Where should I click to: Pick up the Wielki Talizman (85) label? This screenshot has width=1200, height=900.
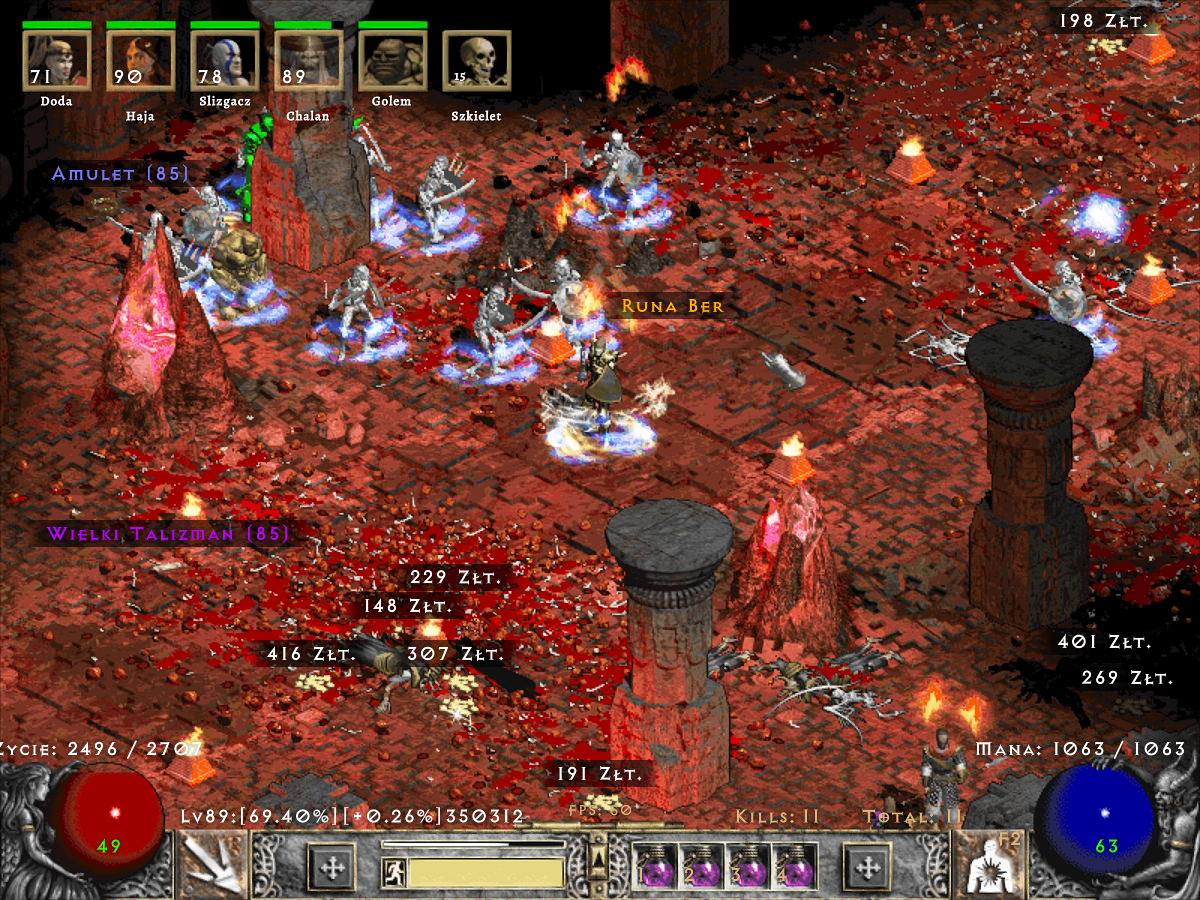(168, 533)
